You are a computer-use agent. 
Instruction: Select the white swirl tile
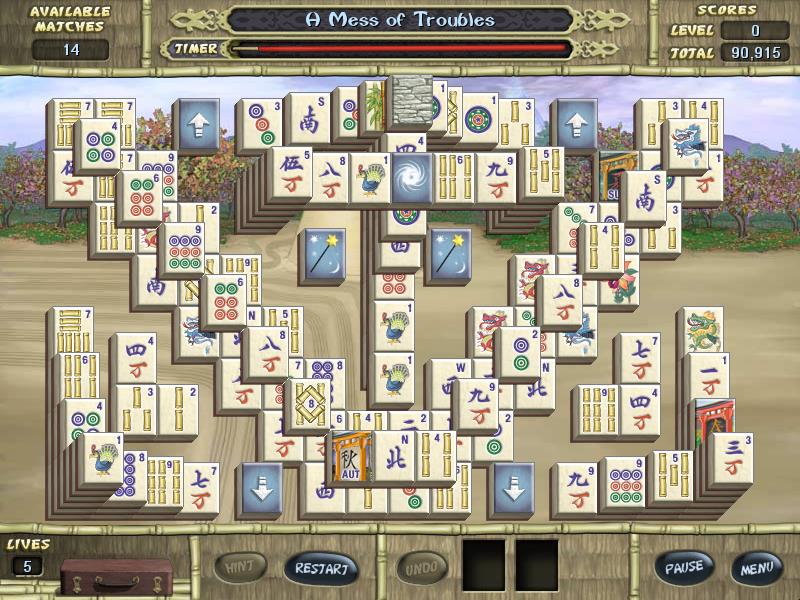tap(412, 176)
